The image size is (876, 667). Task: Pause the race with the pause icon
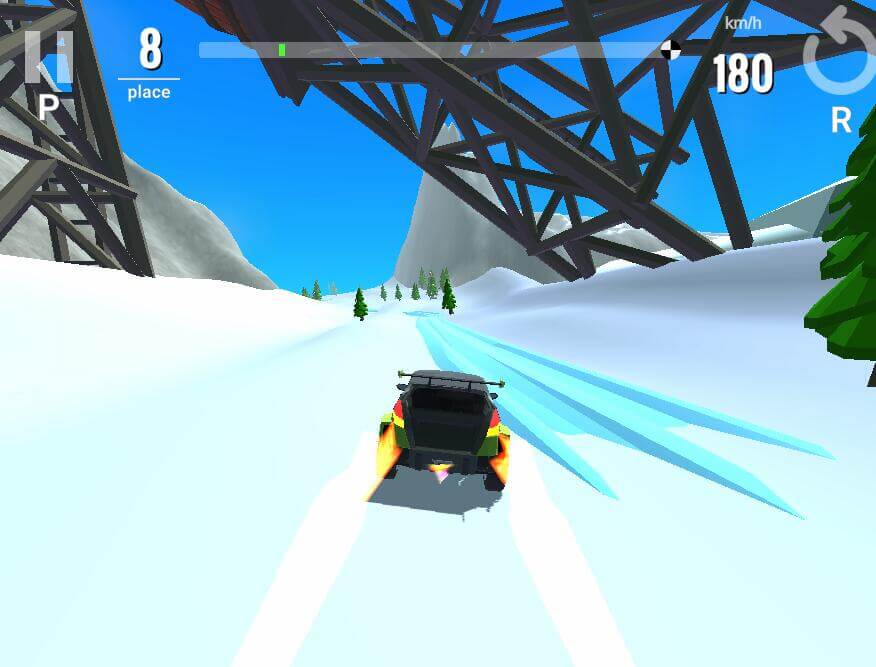tap(48, 58)
